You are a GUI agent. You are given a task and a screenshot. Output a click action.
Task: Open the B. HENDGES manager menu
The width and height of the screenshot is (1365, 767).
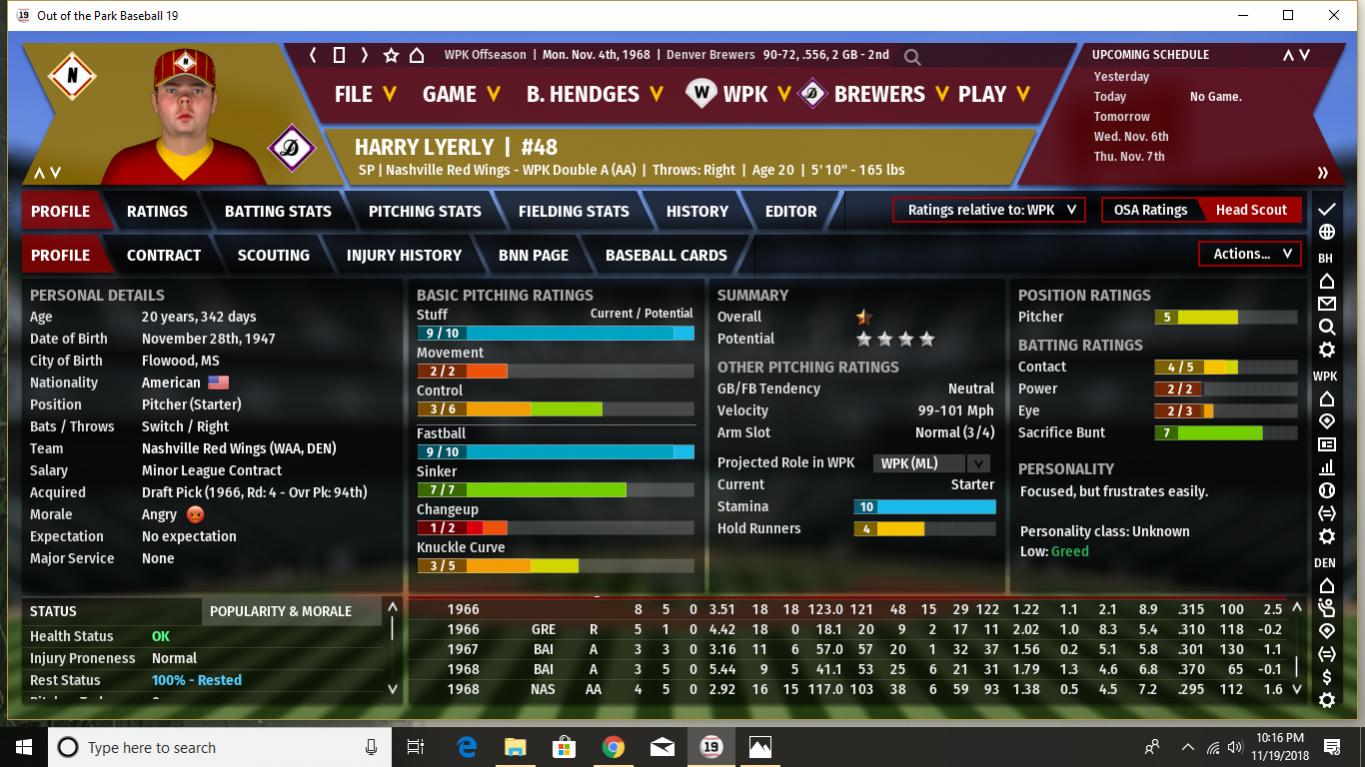[594, 94]
